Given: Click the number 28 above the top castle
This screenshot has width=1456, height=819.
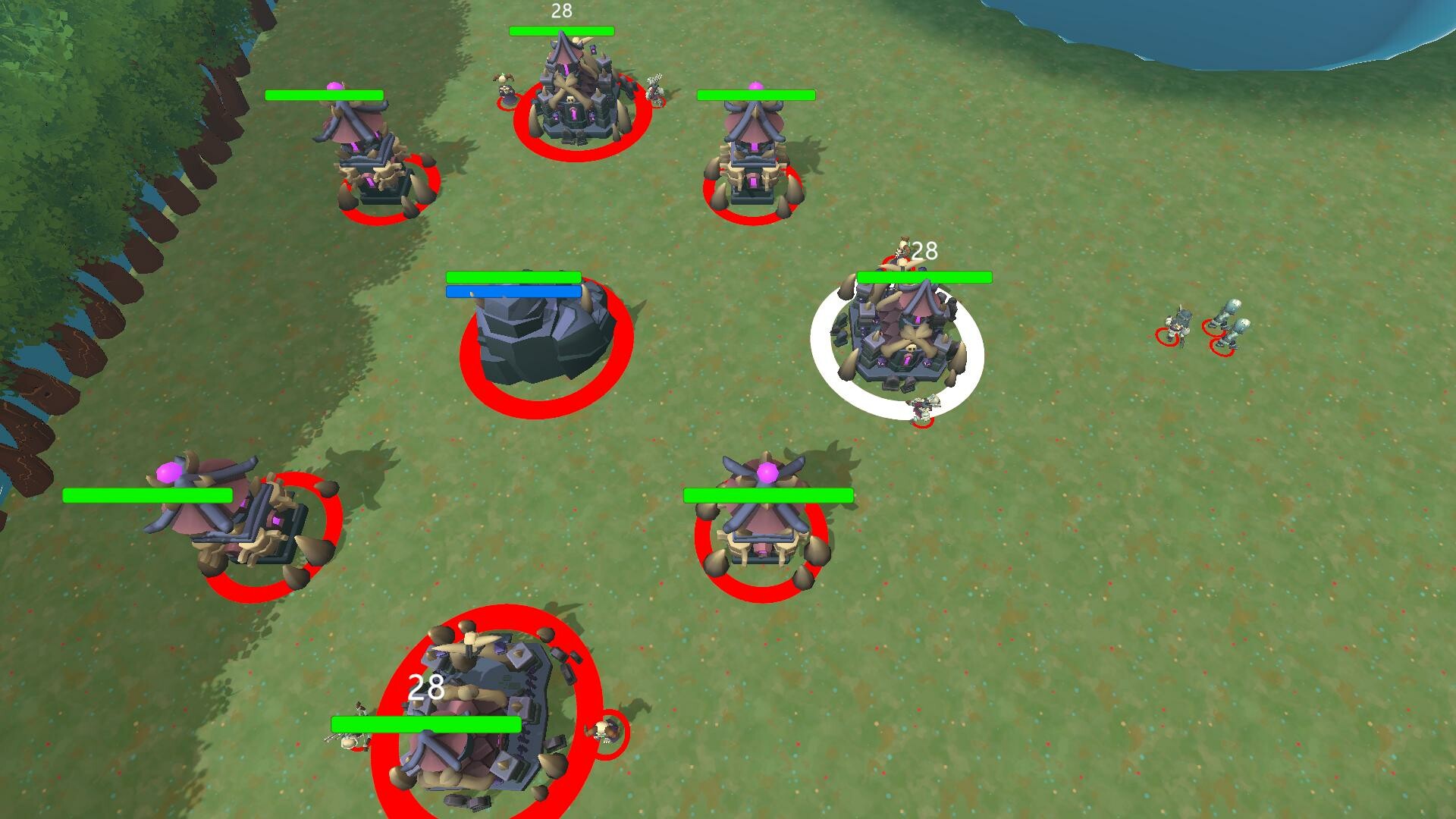Looking at the screenshot, I should [x=561, y=11].
